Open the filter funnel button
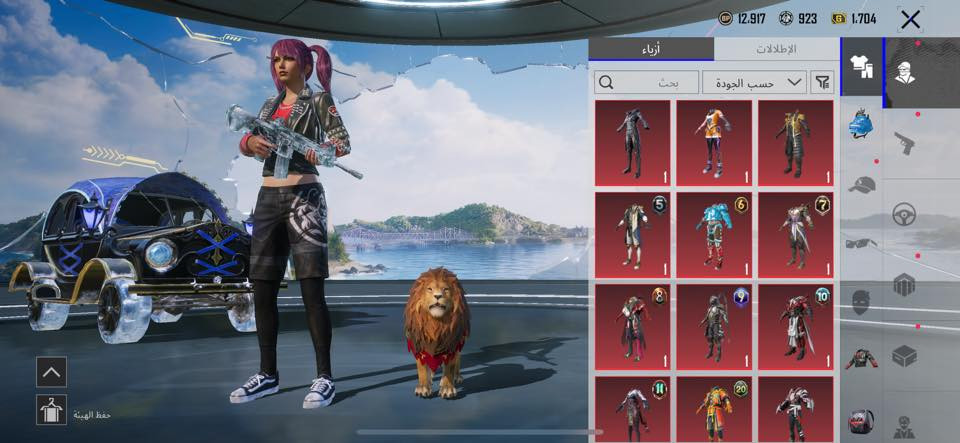This screenshot has width=960, height=443. tap(822, 82)
